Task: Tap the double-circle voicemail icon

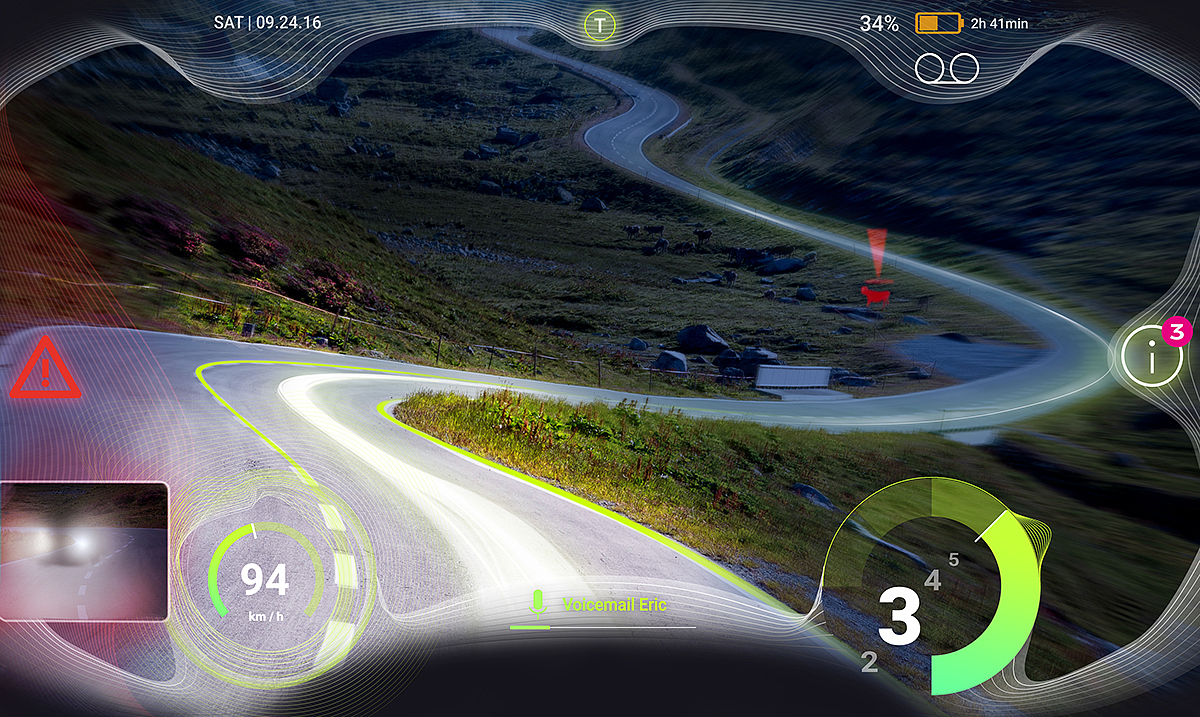Action: (x=947, y=67)
